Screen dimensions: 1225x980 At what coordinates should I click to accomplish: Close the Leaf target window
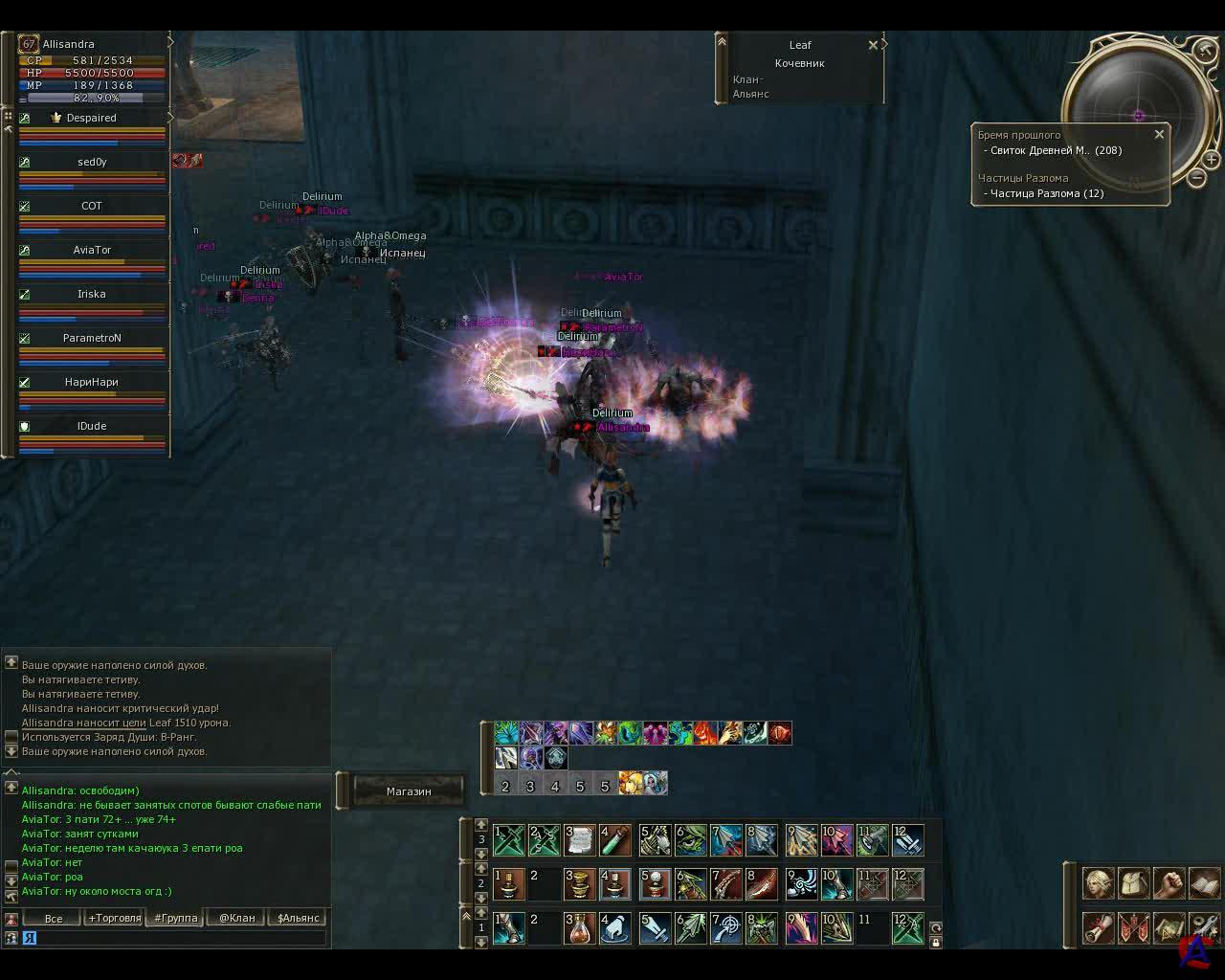[x=873, y=45]
